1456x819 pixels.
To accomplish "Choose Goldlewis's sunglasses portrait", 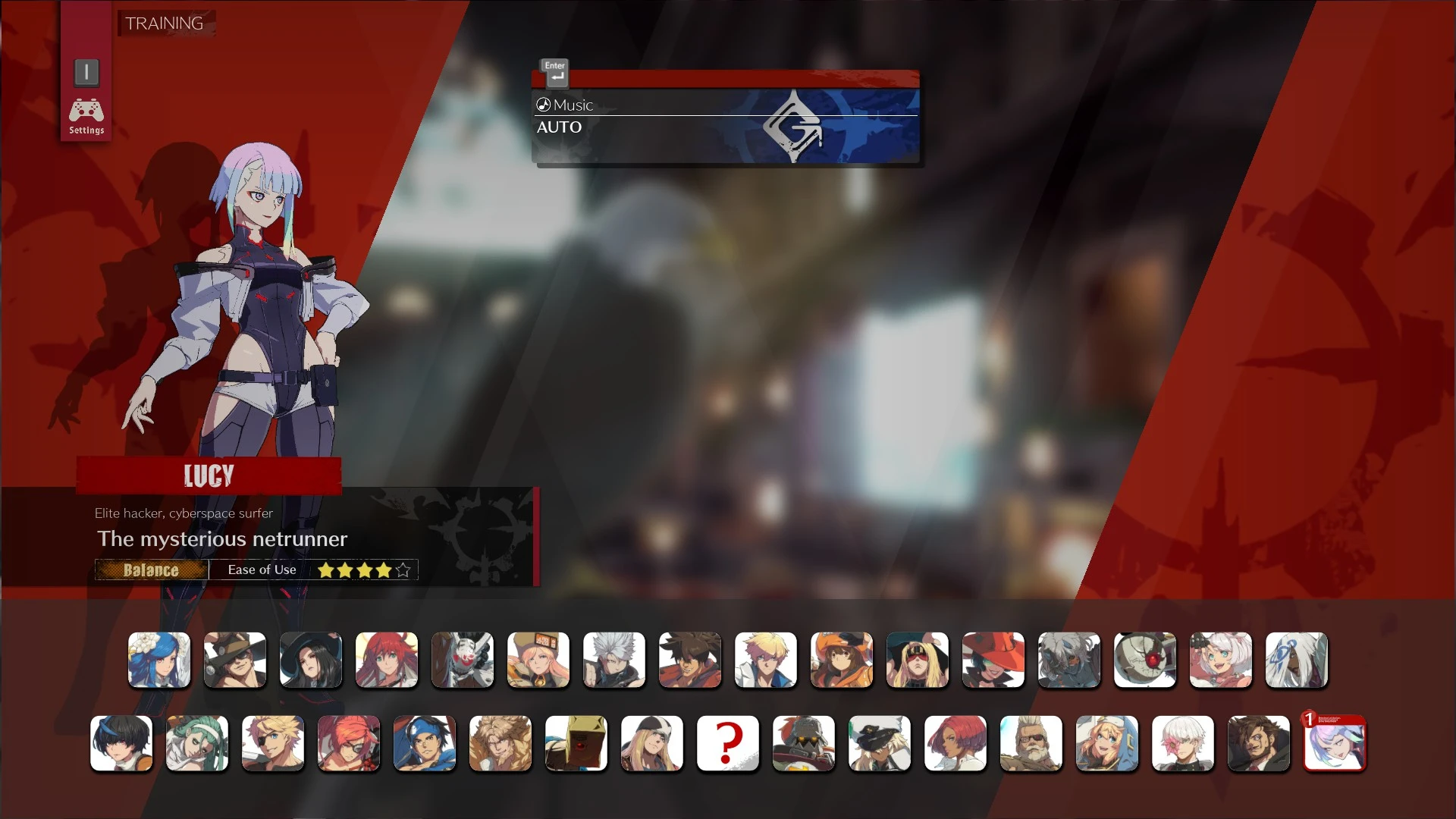I will tap(1031, 744).
